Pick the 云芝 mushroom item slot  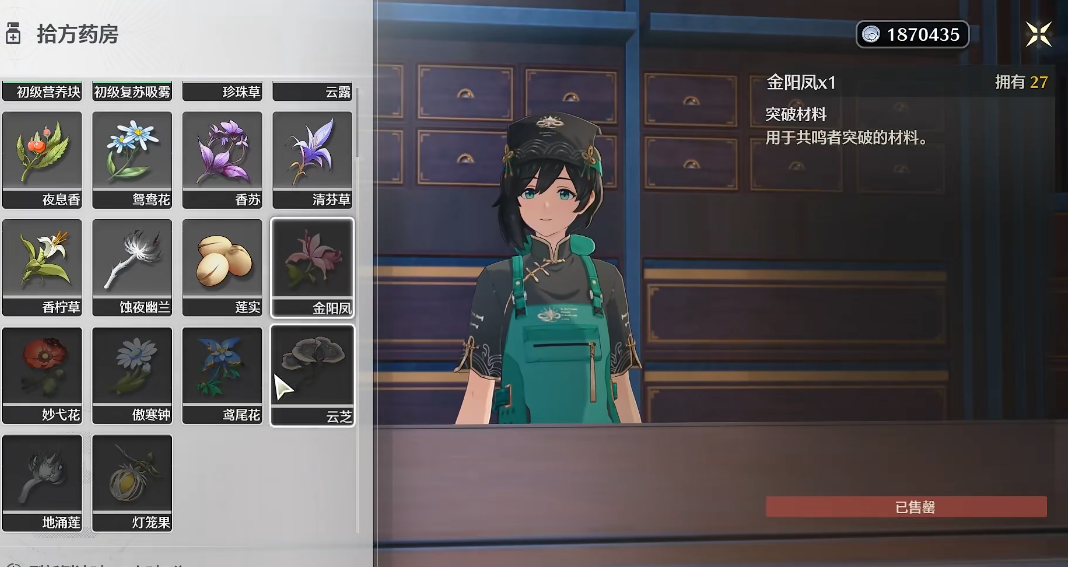[x=312, y=375]
